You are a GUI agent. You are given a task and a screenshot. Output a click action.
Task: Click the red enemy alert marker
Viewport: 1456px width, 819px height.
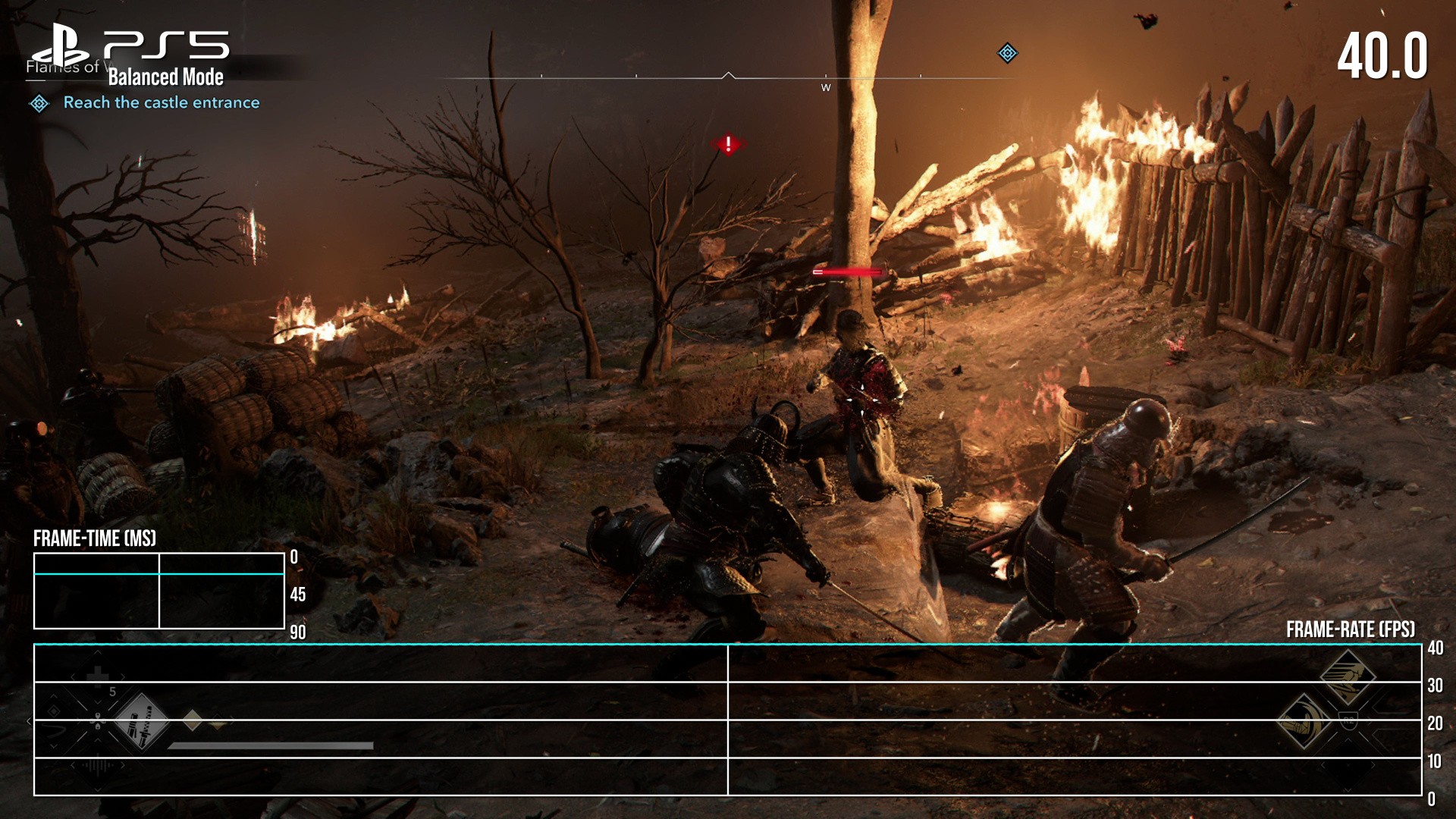tap(728, 143)
